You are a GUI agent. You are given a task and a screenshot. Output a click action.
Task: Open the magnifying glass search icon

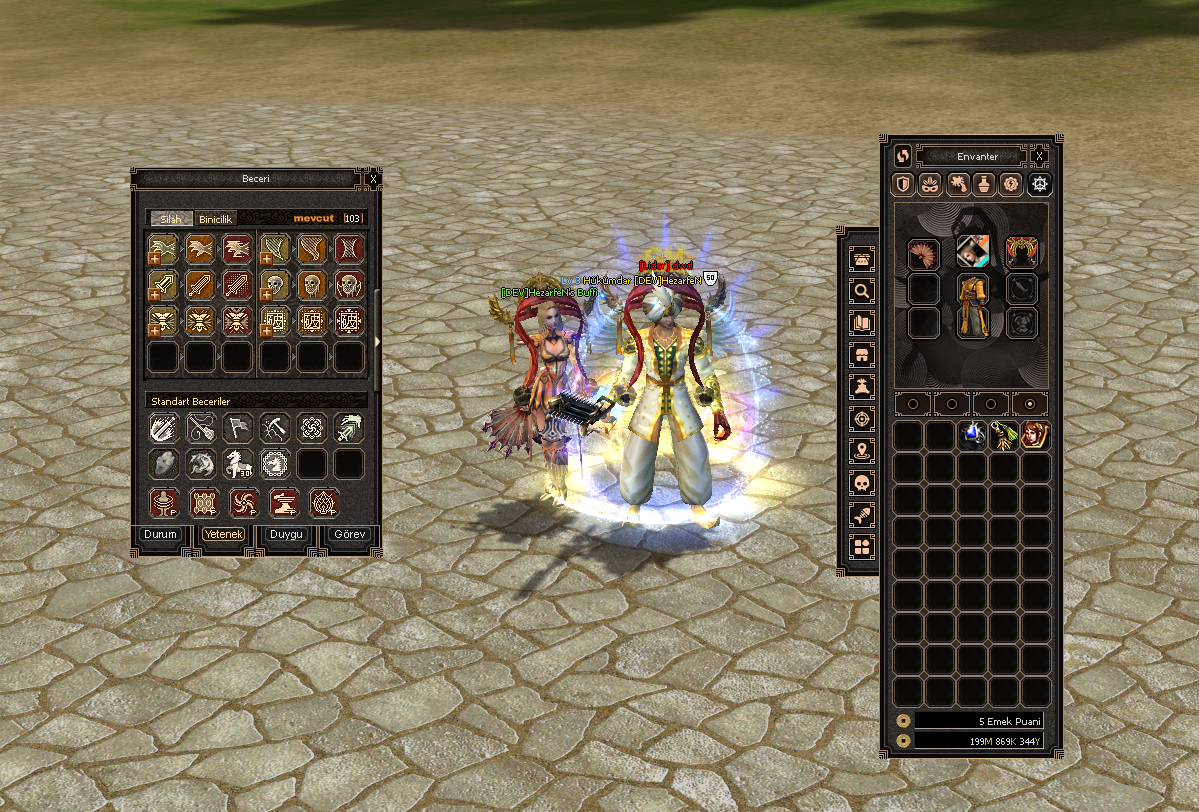(861, 291)
